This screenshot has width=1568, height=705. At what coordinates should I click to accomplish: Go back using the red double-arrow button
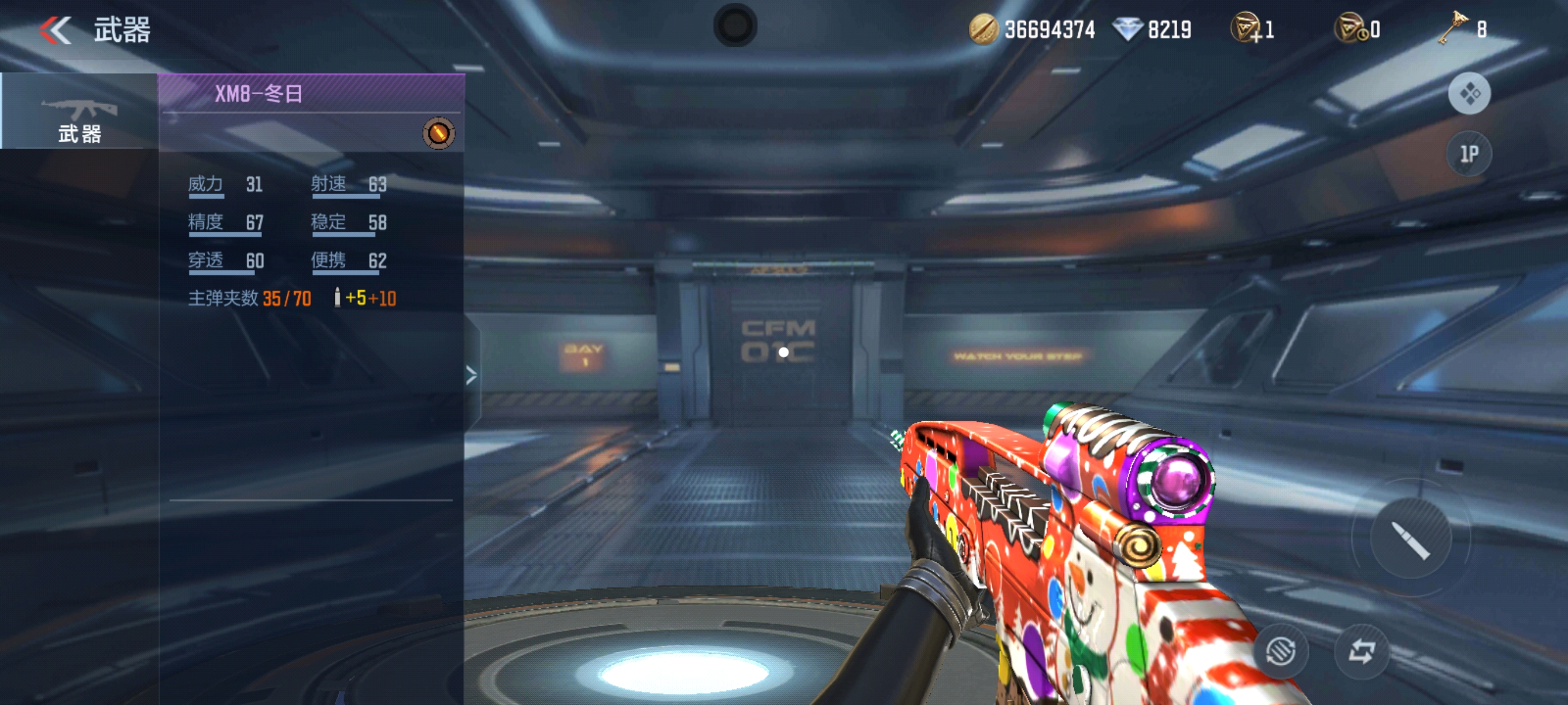[x=56, y=30]
